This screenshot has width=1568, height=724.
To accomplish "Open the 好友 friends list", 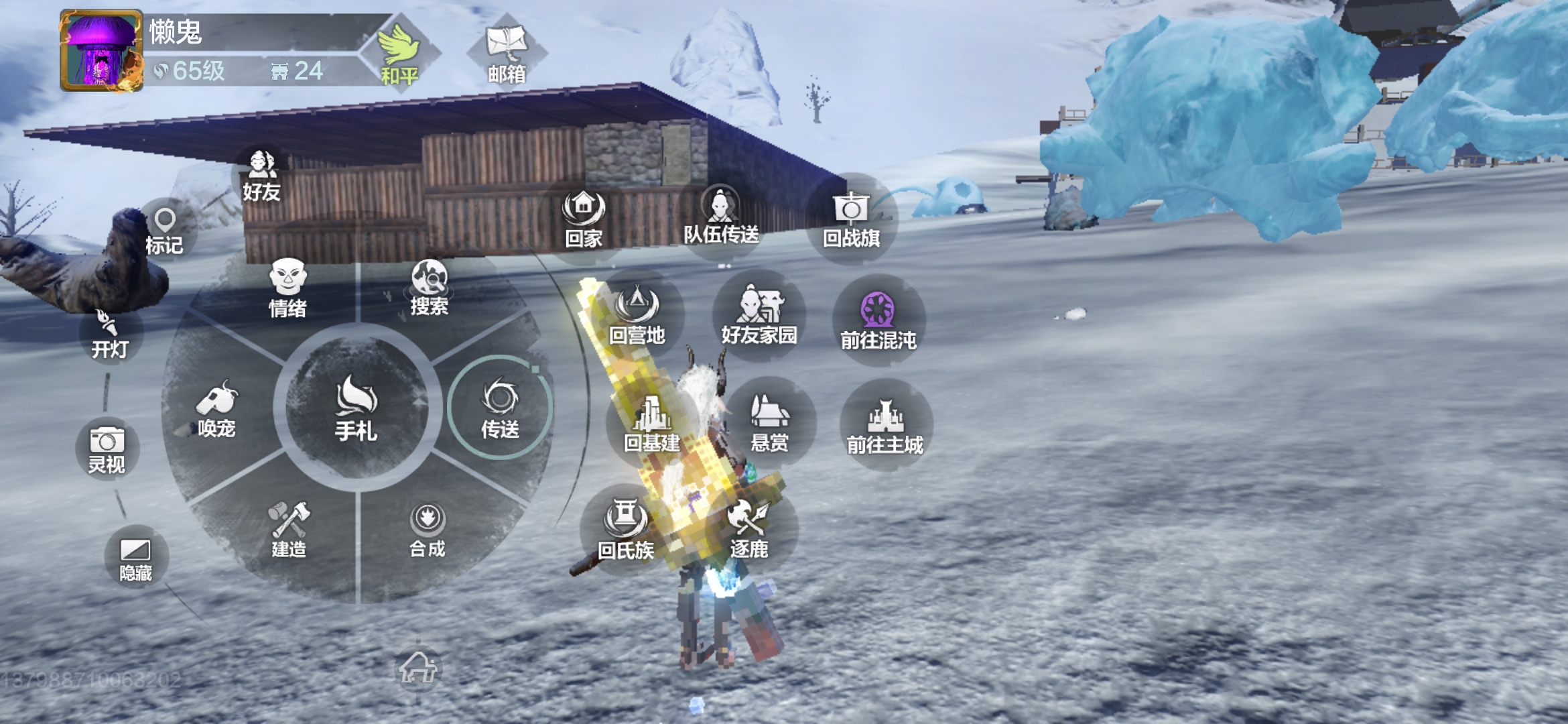I will (261, 177).
